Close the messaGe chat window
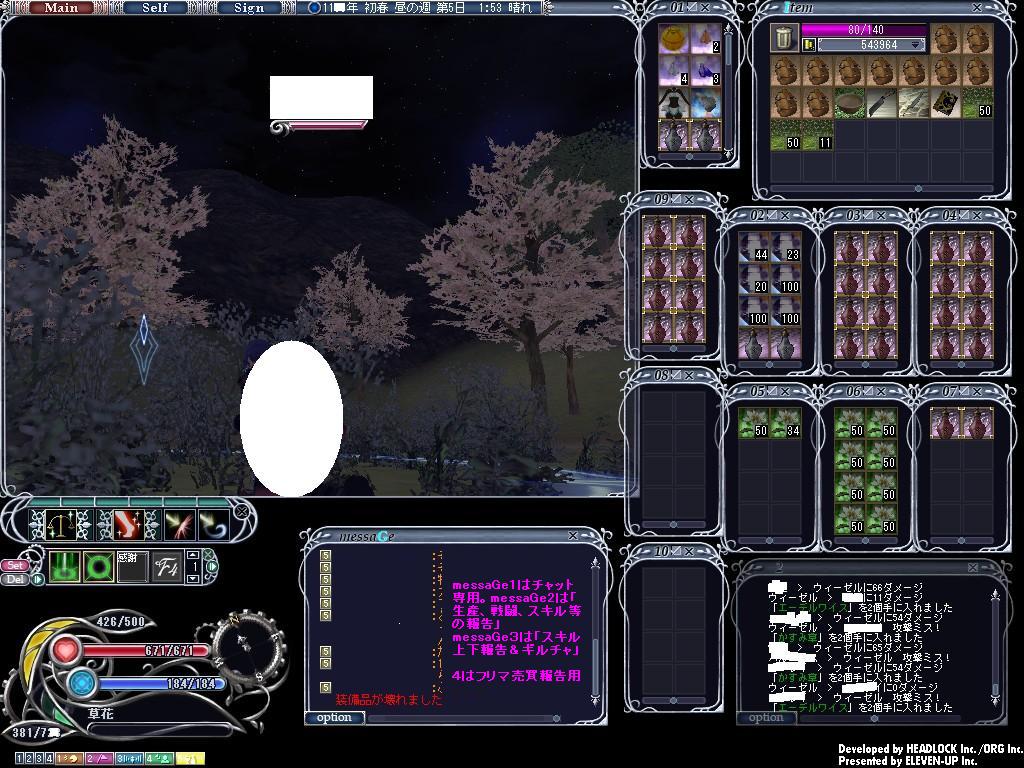The height and width of the screenshot is (768, 1024). coord(573,536)
